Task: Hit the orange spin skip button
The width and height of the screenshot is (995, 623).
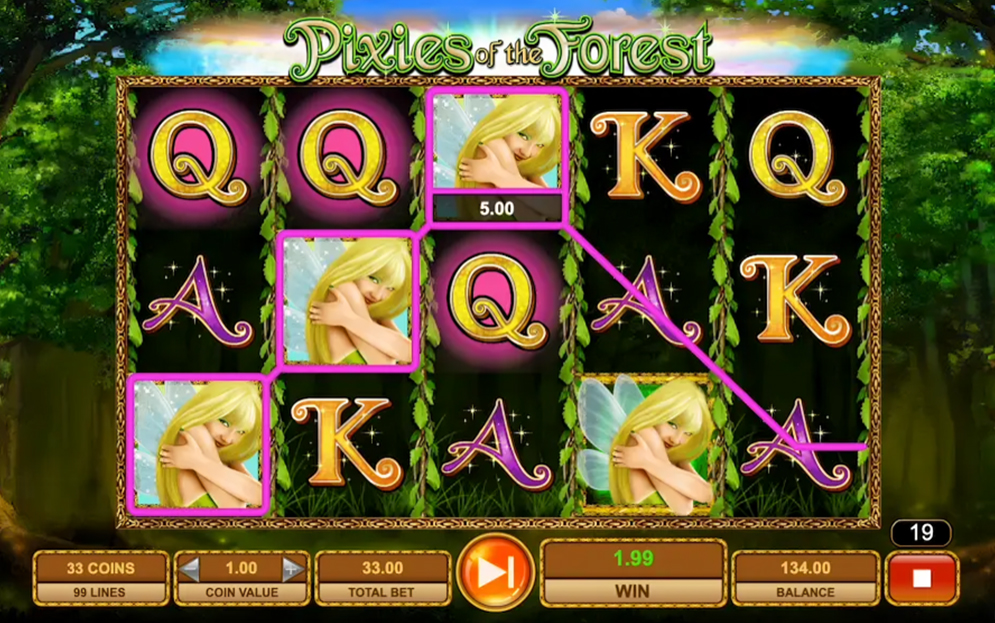Action: point(495,572)
